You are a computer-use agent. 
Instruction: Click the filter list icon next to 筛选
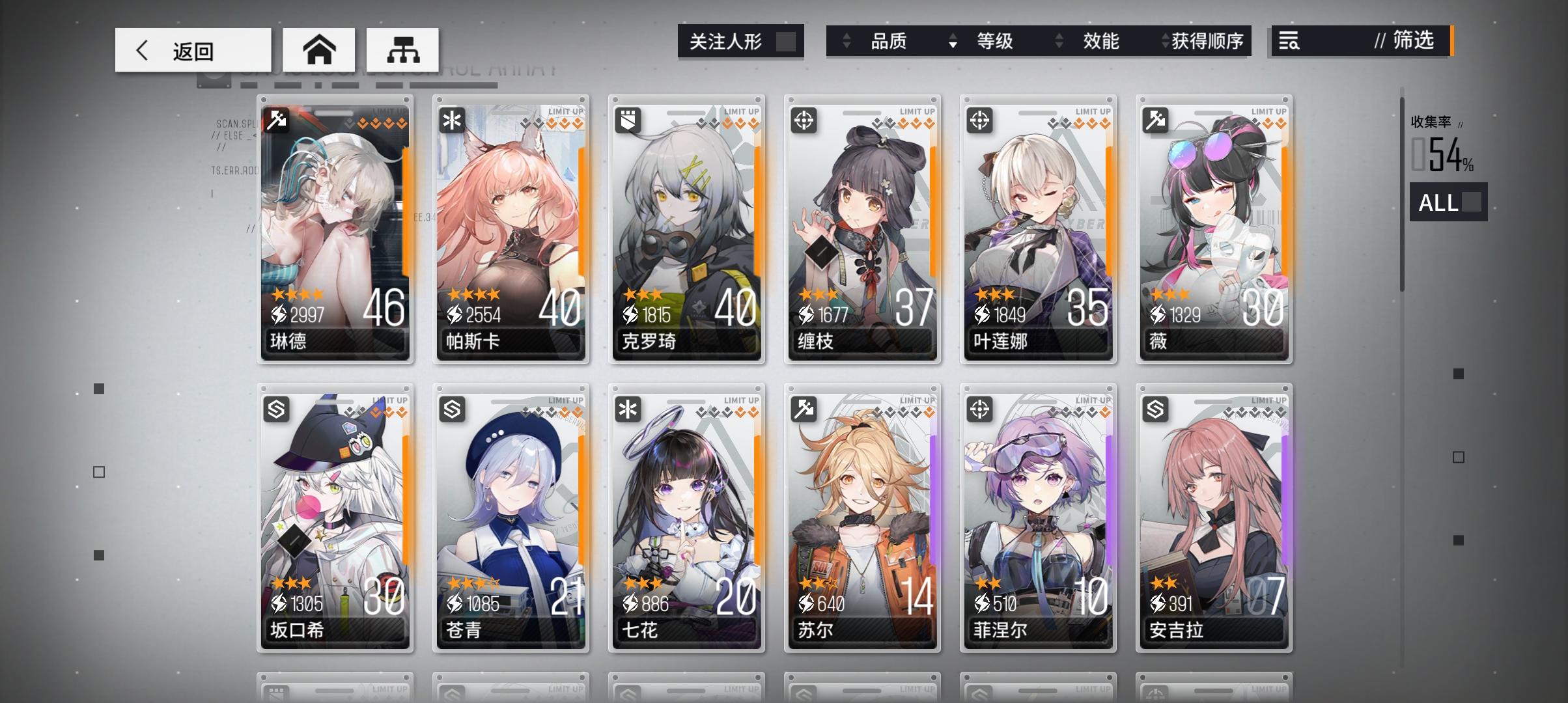pos(1288,41)
